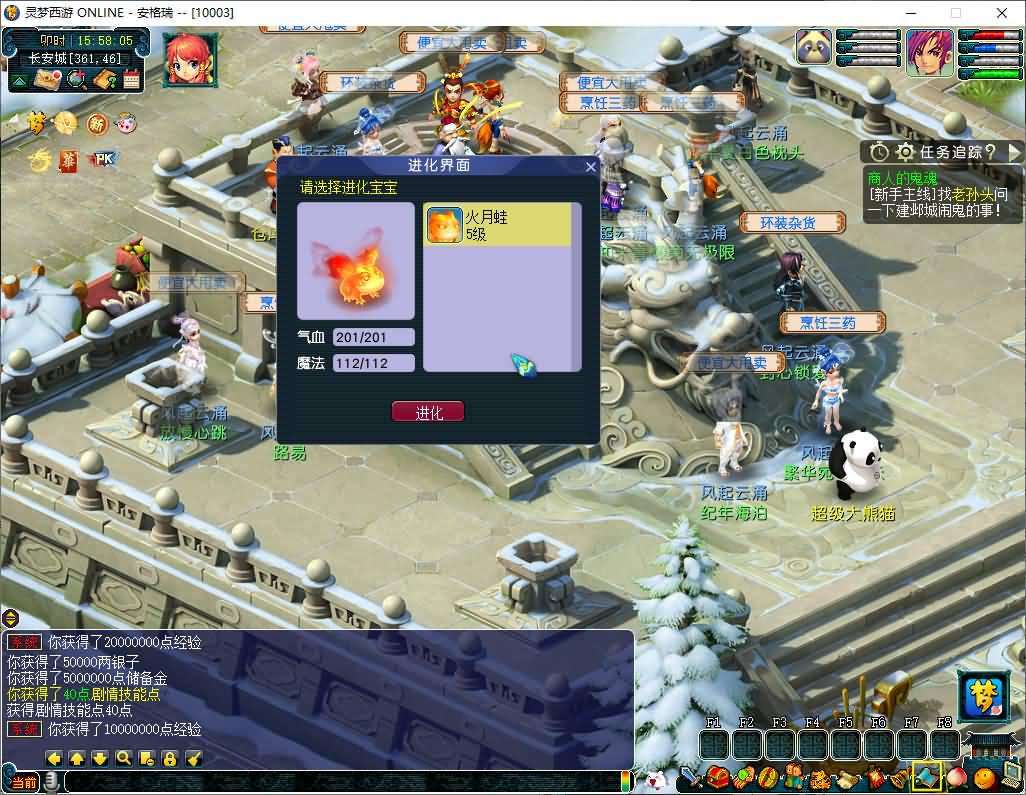Switch chat channel using 当前 button
1026x795 pixels.
21,781
